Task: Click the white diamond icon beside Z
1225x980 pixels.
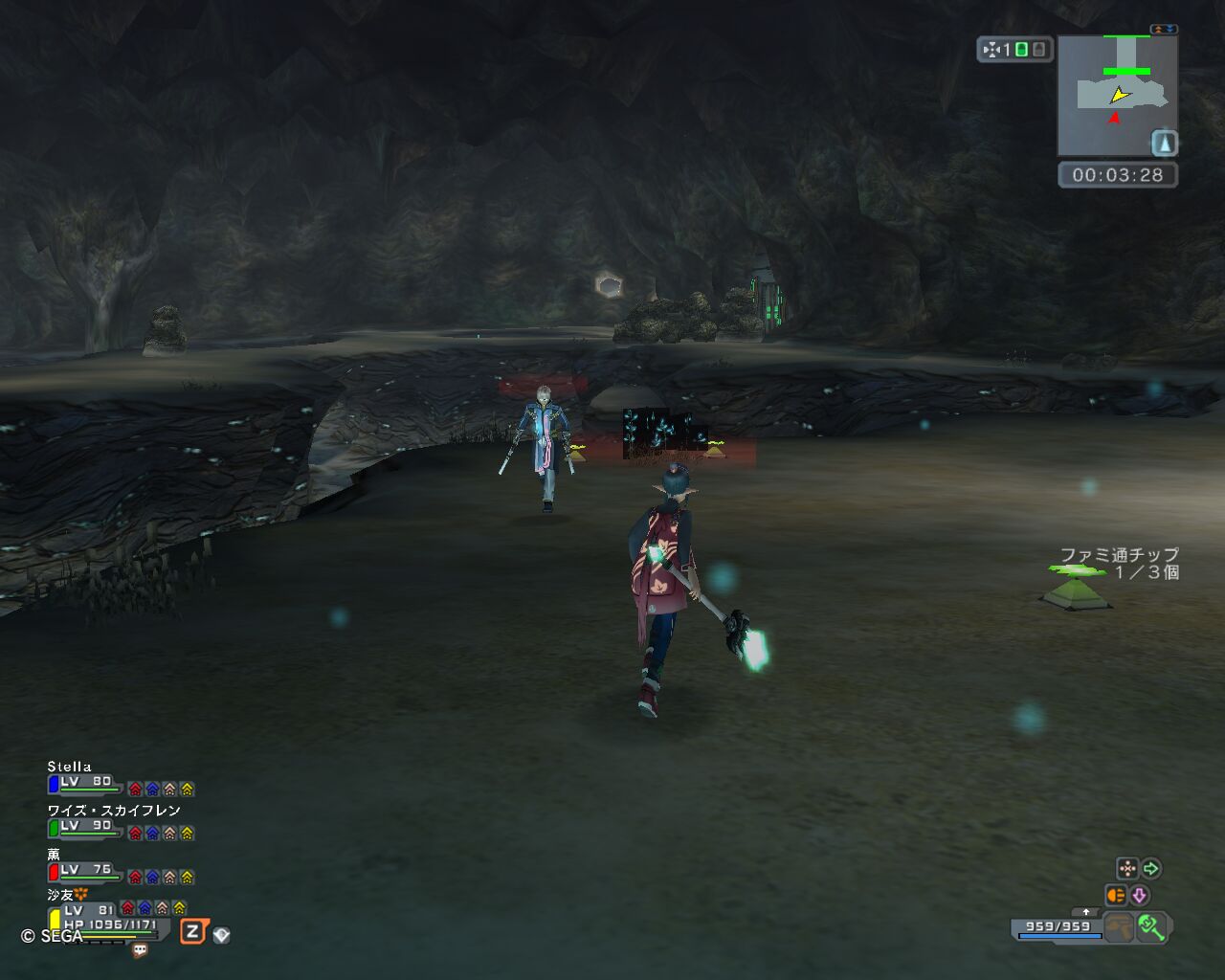Action: pos(221,935)
